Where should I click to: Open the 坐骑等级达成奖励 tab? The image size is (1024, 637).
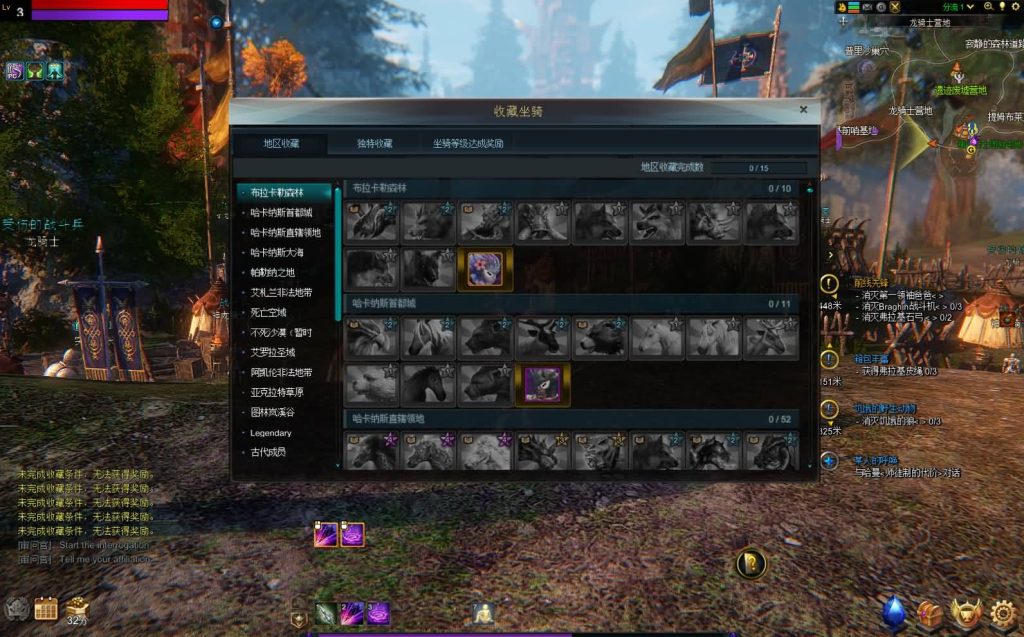(x=468, y=143)
